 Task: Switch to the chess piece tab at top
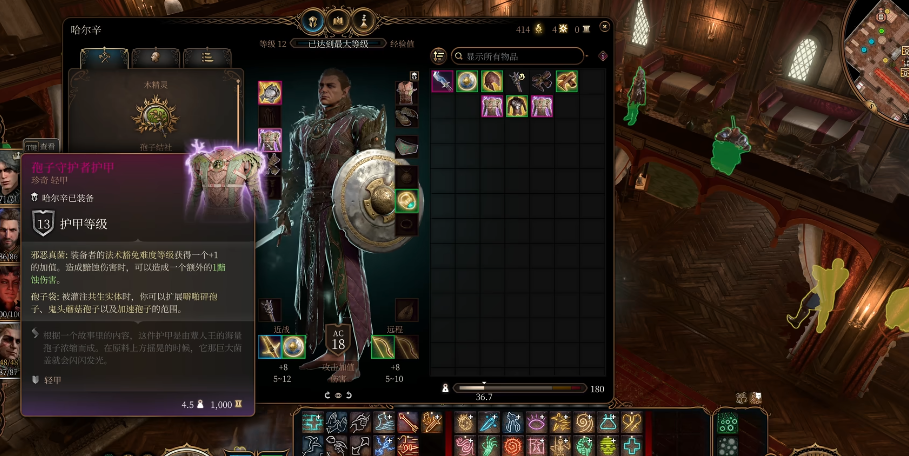click(x=365, y=20)
